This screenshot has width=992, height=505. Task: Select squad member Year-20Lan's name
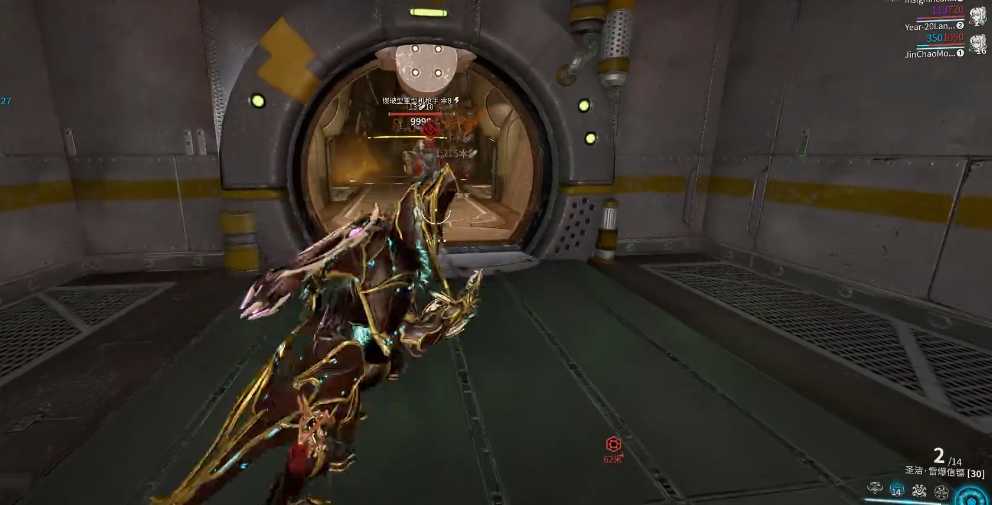pyautogui.click(x=928, y=25)
